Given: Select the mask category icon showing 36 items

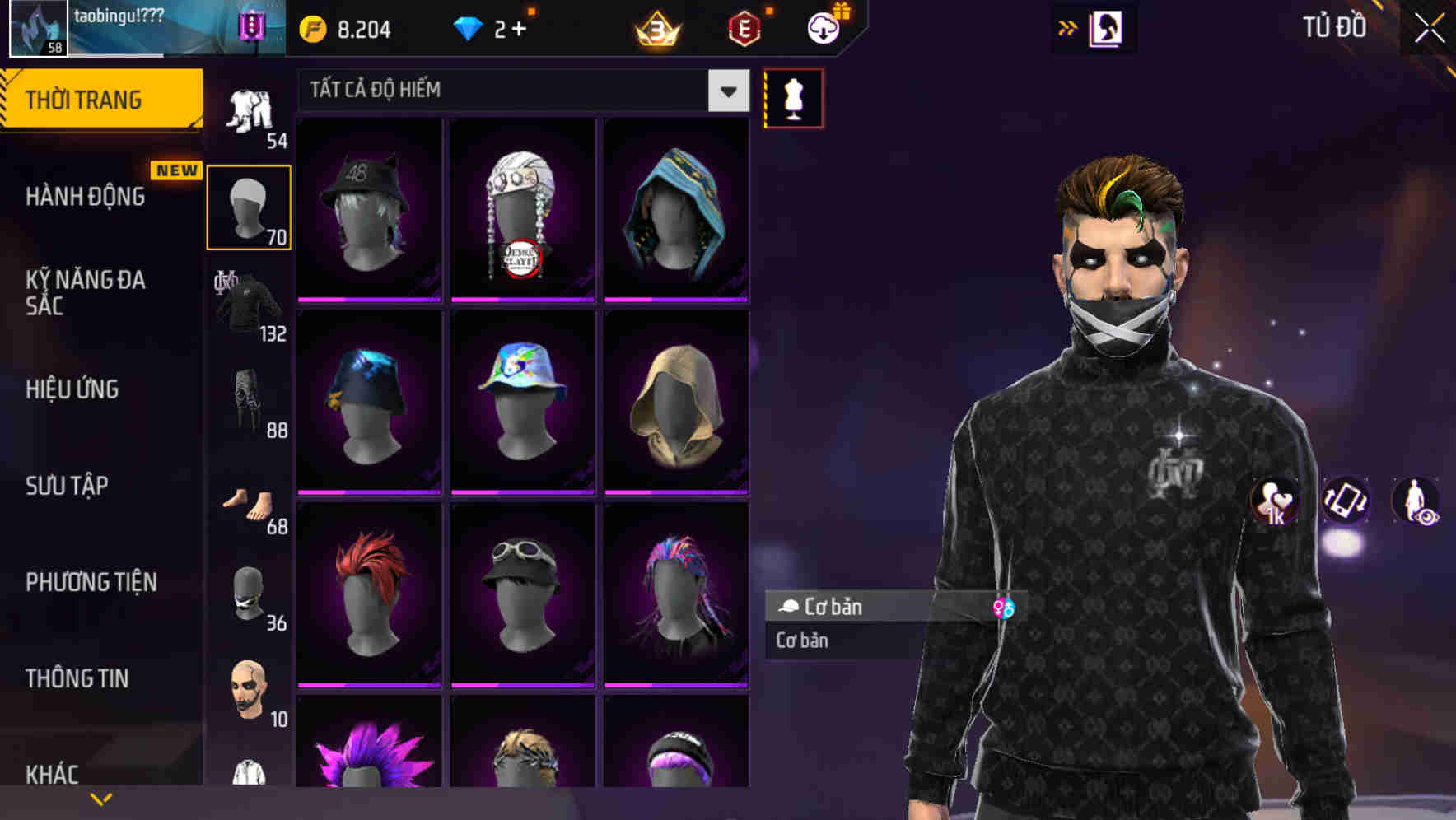Looking at the screenshot, I should [x=247, y=597].
